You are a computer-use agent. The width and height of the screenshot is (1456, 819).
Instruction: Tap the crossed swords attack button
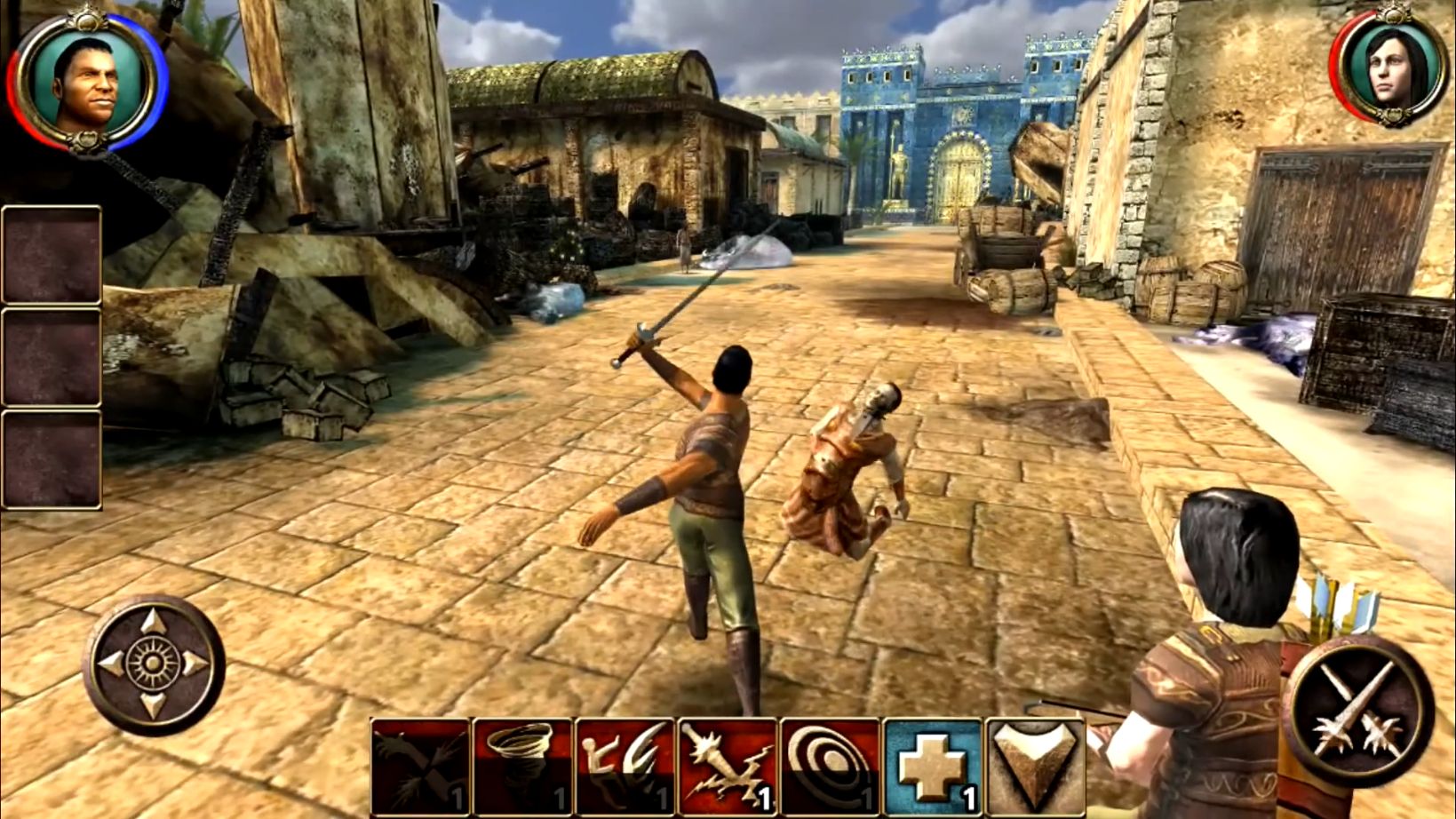click(x=1357, y=709)
